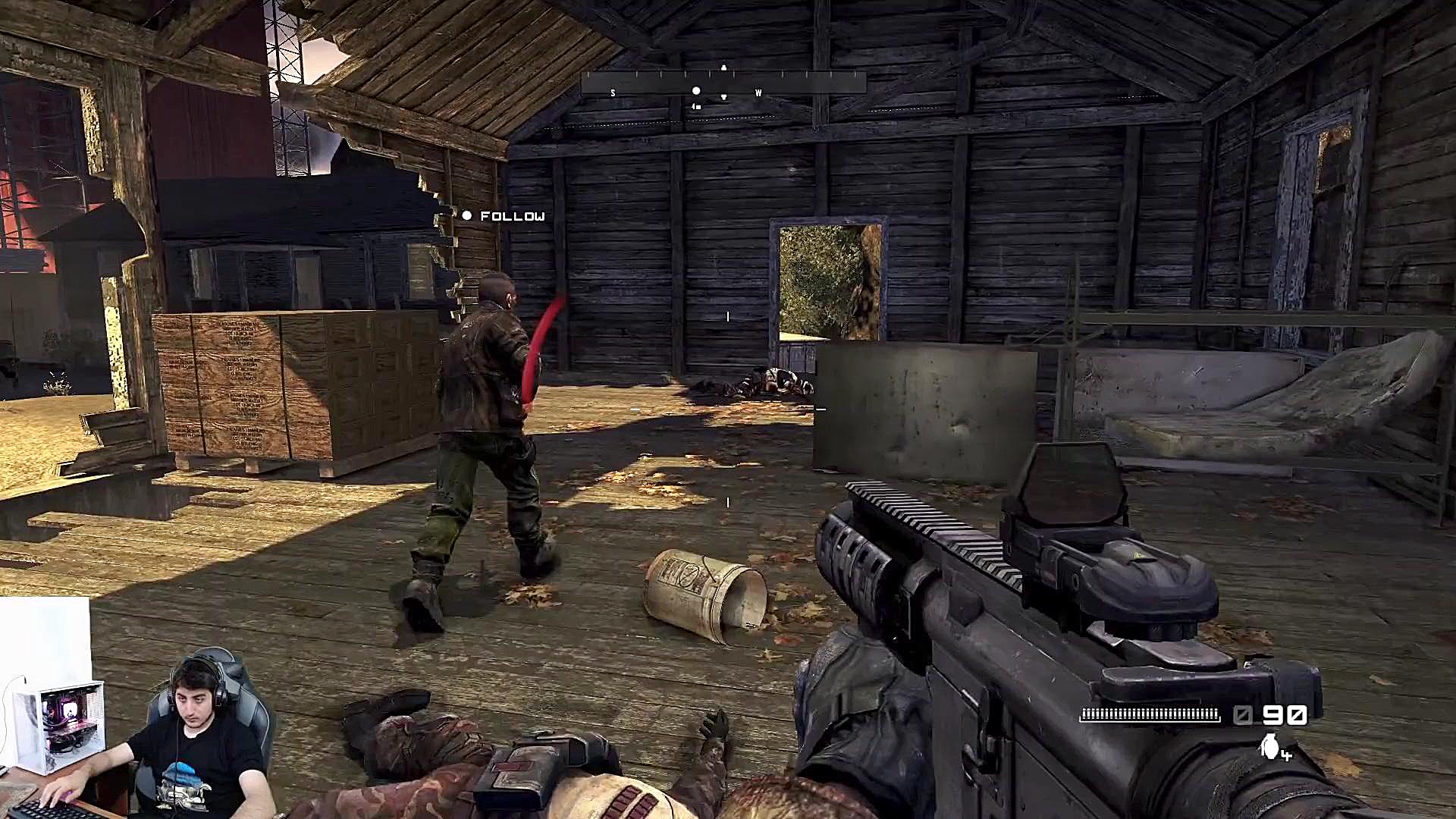Click the grenade icon near the ammo
1456x819 pixels.
[x=1270, y=746]
